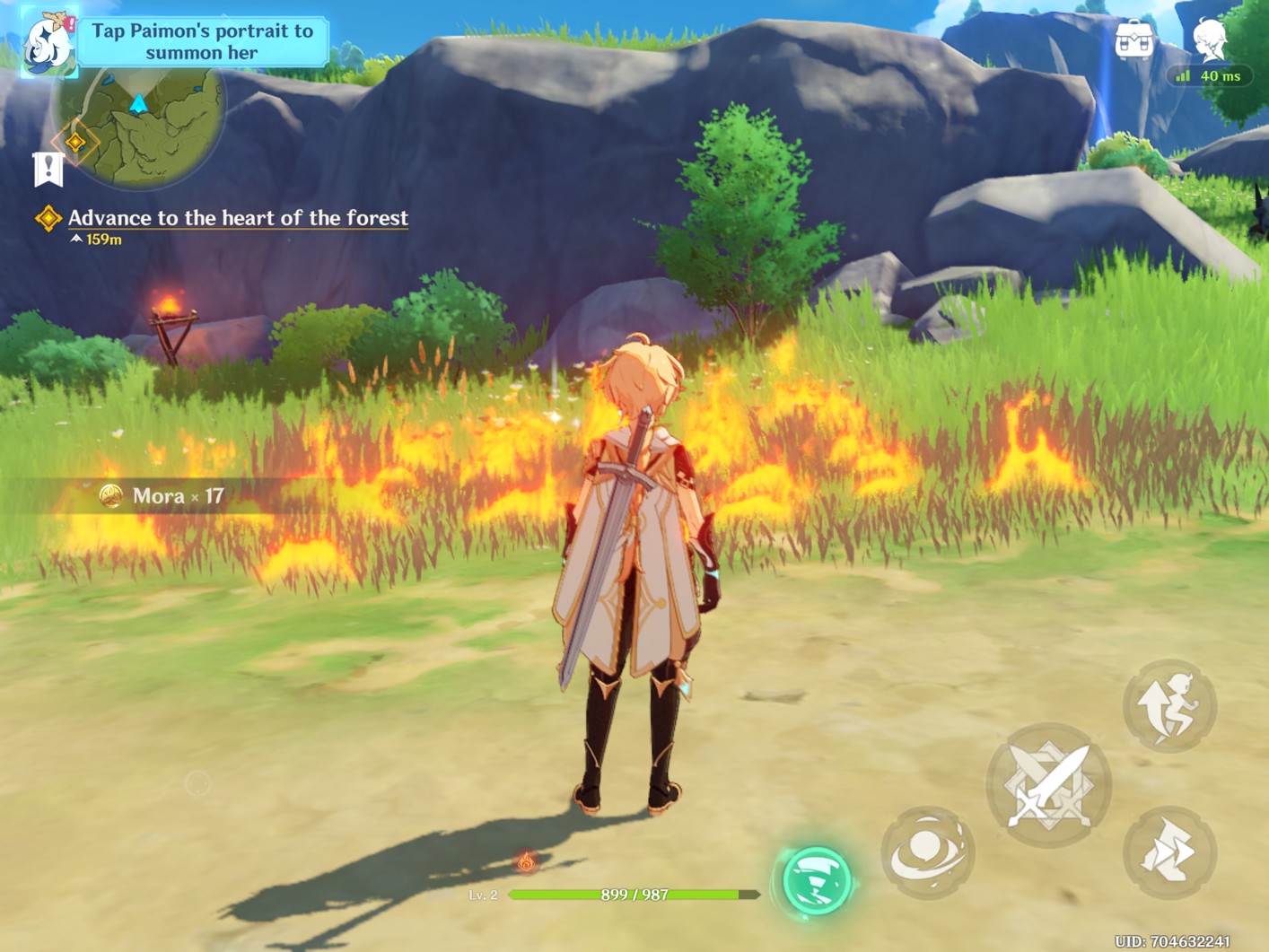
Task: Use the elemental burst swirl button
Action: pyautogui.click(x=928, y=852)
